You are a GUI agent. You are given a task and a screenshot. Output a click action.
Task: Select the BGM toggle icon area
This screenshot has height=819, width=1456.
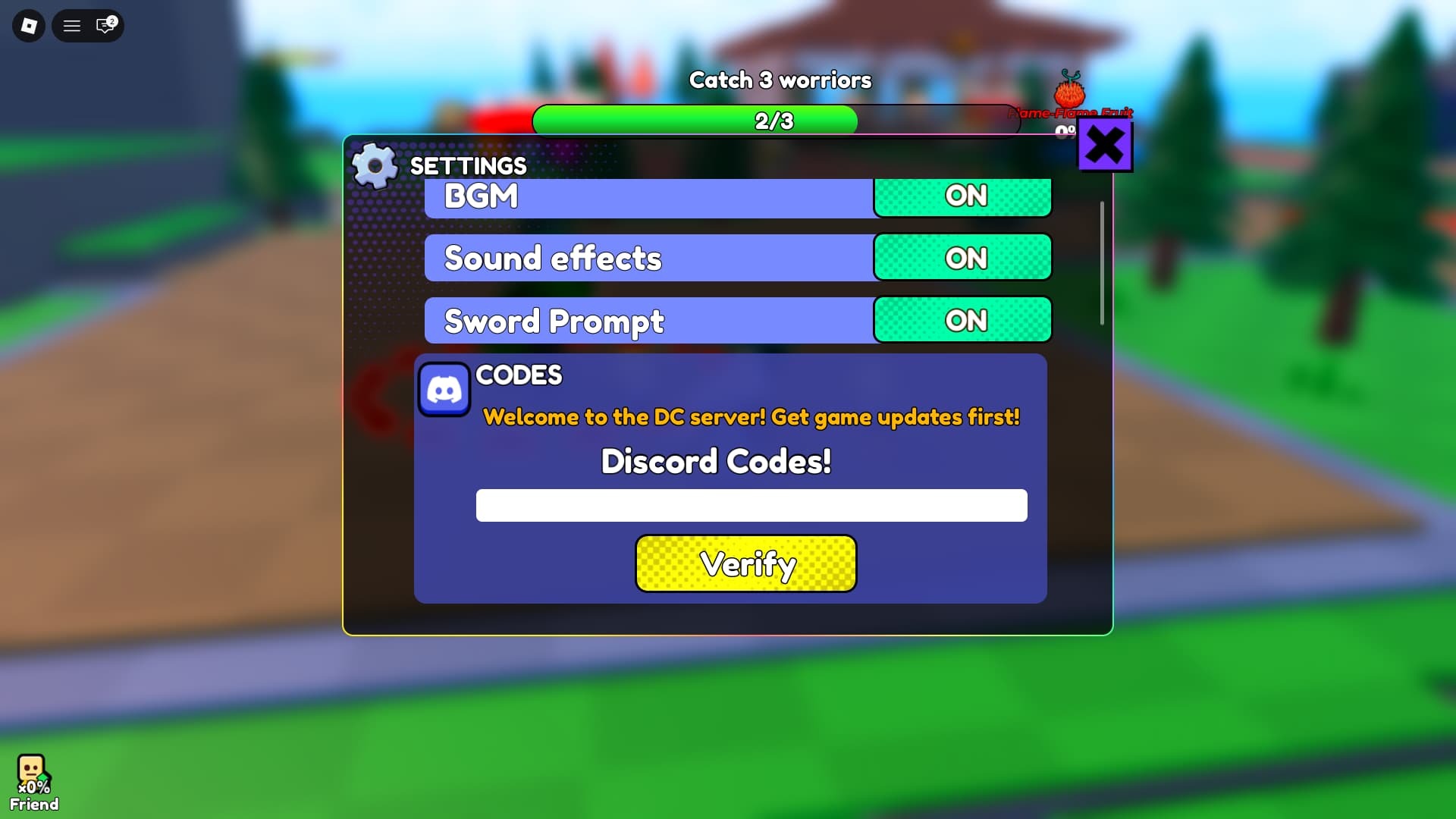tap(963, 196)
